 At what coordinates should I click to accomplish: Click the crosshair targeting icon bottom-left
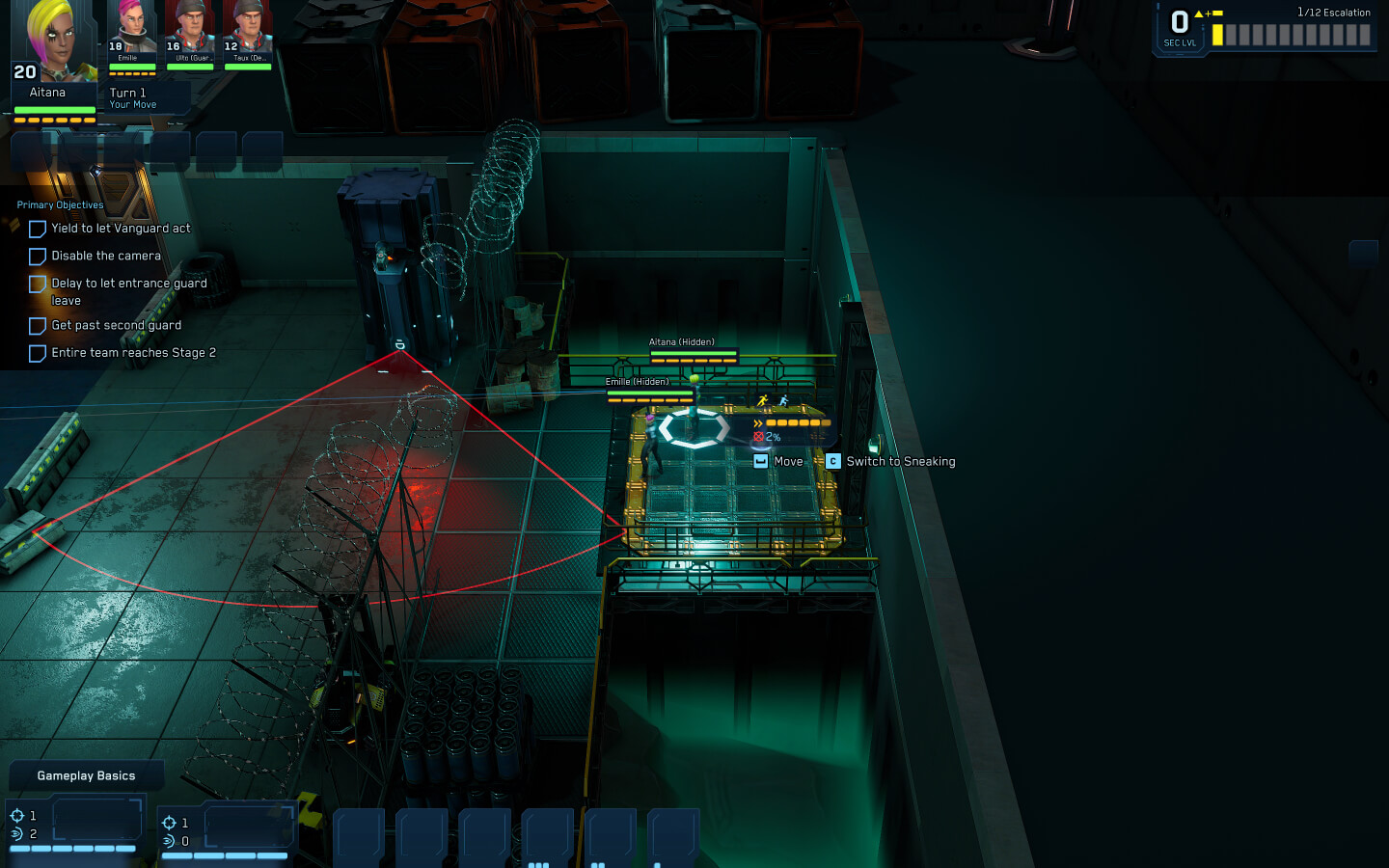coord(18,815)
